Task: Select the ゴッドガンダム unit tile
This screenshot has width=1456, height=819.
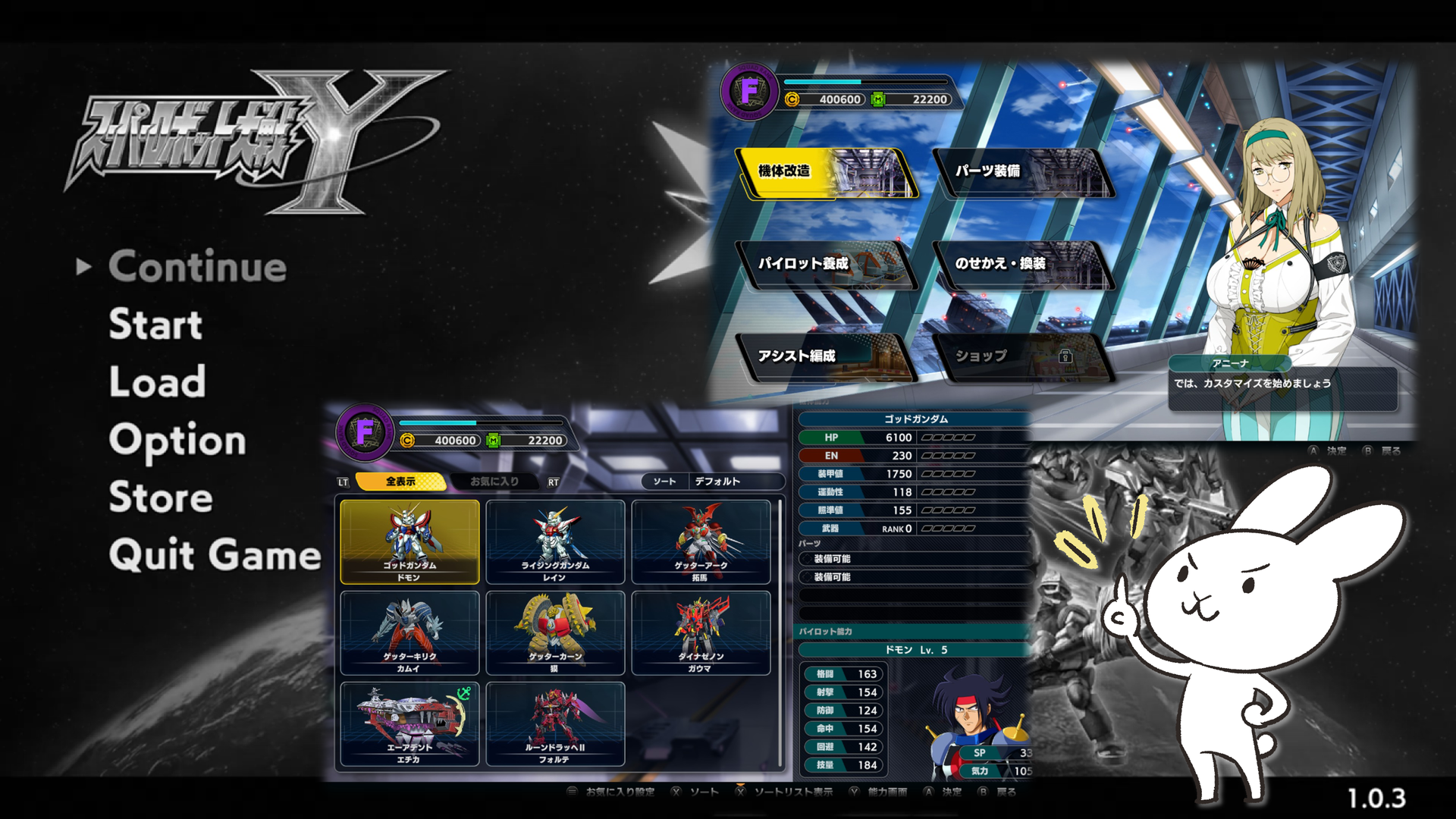Action: pyautogui.click(x=409, y=541)
